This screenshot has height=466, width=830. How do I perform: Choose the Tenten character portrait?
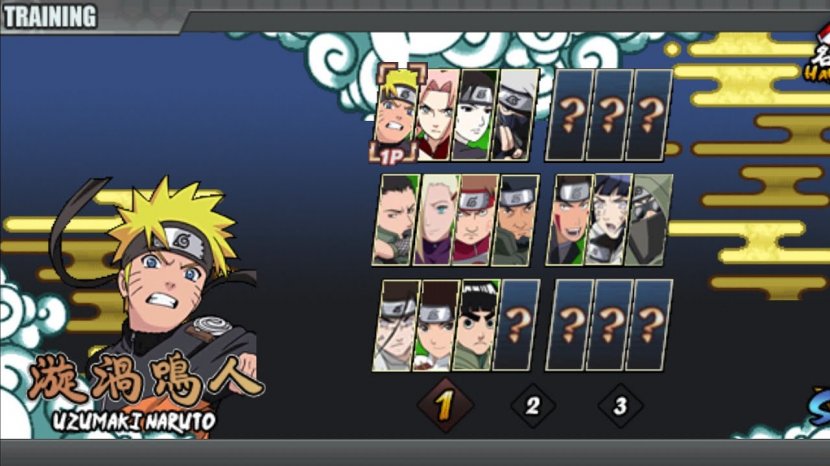click(x=436, y=326)
